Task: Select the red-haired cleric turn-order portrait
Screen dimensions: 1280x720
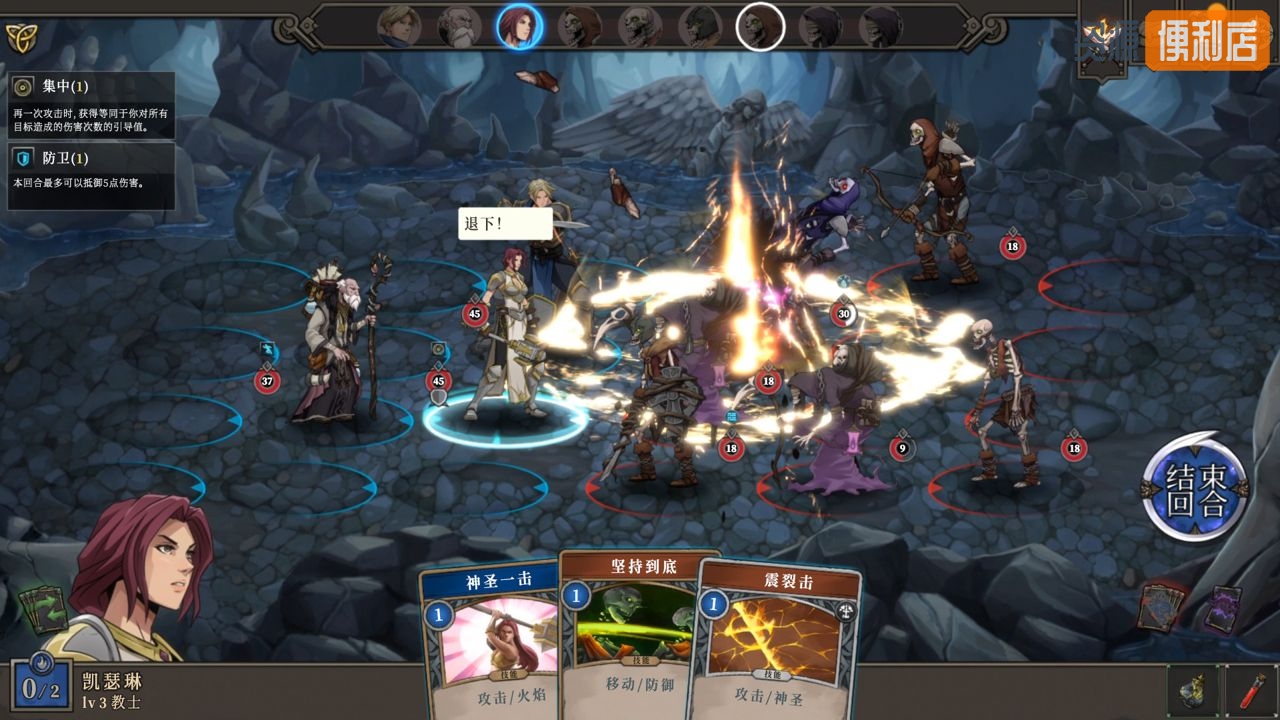Action: 519,27
